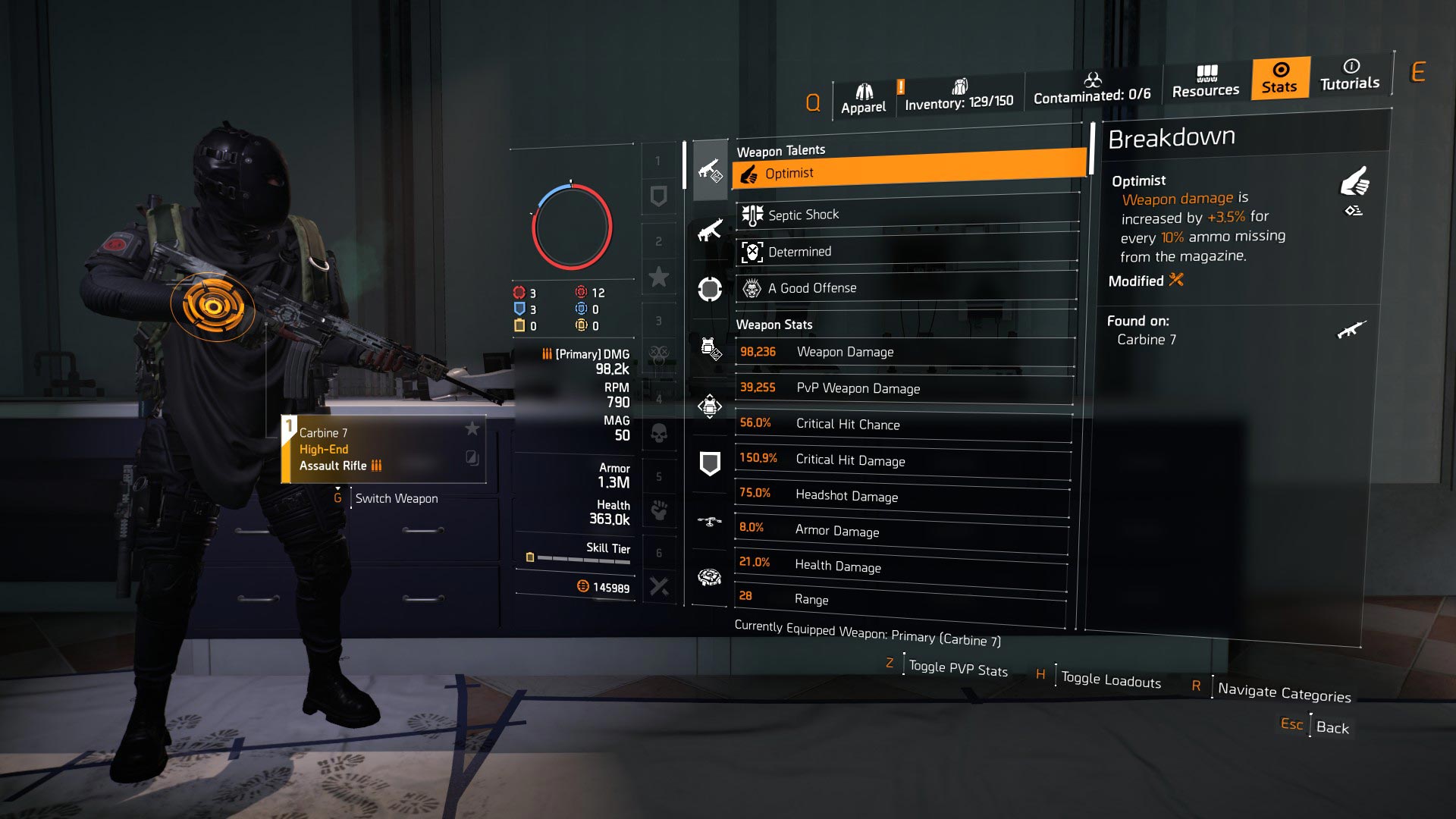The height and width of the screenshot is (819, 1456).
Task: Select the skill drone icon
Action: click(x=710, y=522)
